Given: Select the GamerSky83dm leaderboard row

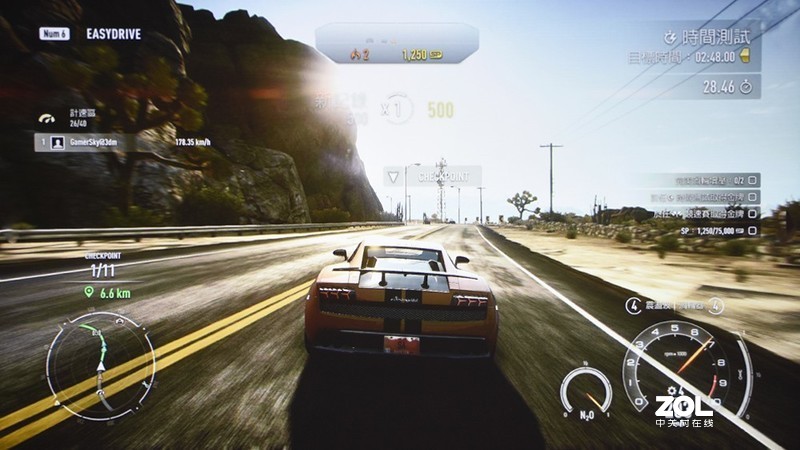Looking at the screenshot, I should pyautogui.click(x=120, y=143).
